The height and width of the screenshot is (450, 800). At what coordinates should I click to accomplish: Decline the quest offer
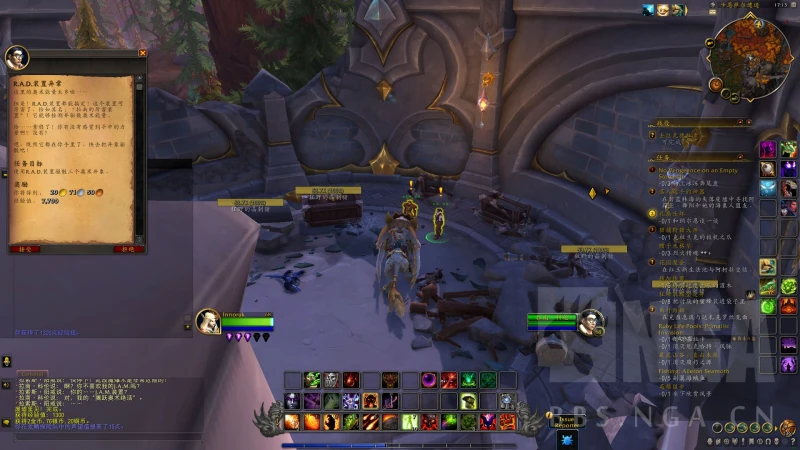pos(127,249)
